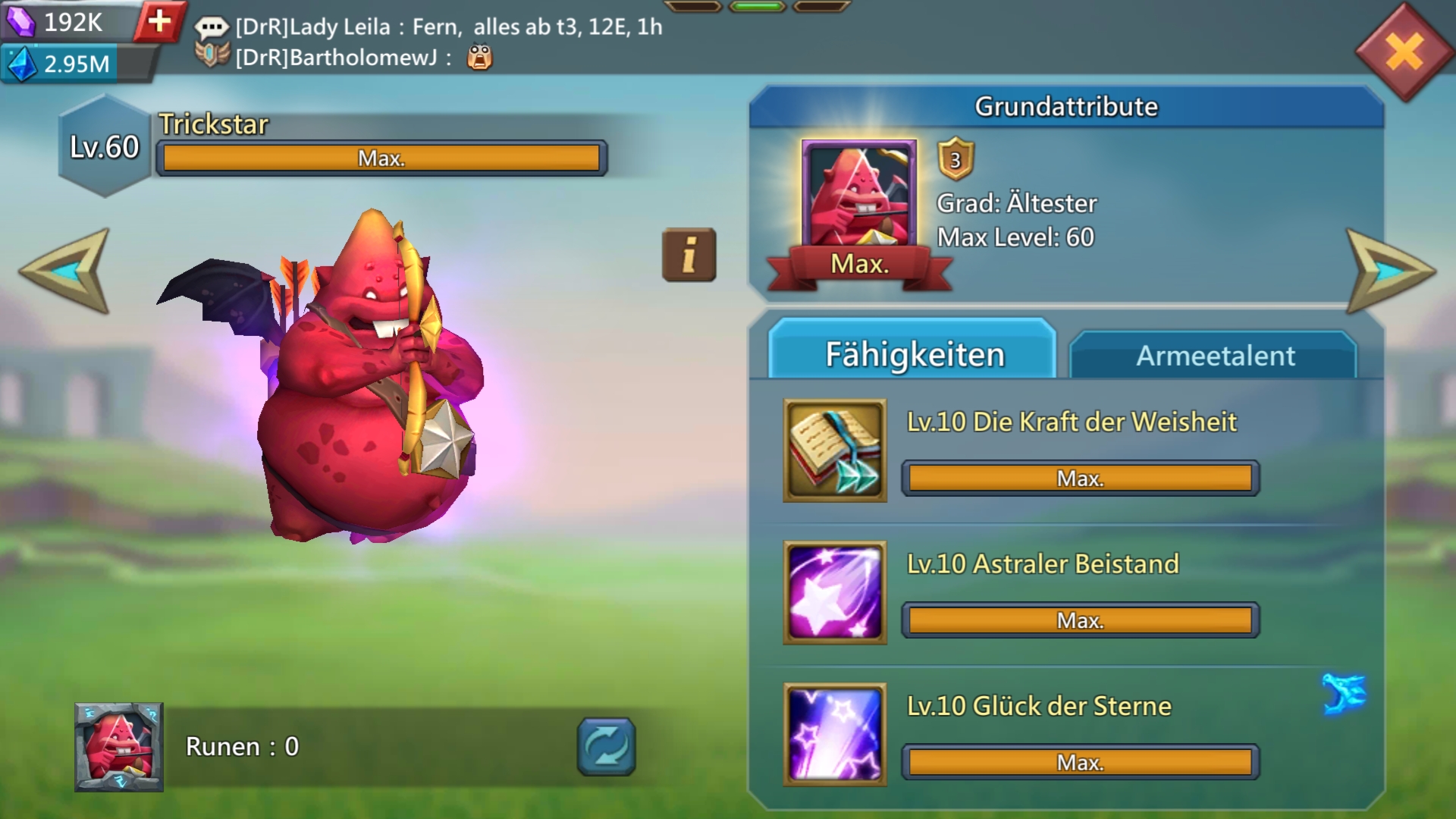The height and width of the screenshot is (819, 1456).
Task: Tap the rank 3 shield badge
Action: coord(955,159)
